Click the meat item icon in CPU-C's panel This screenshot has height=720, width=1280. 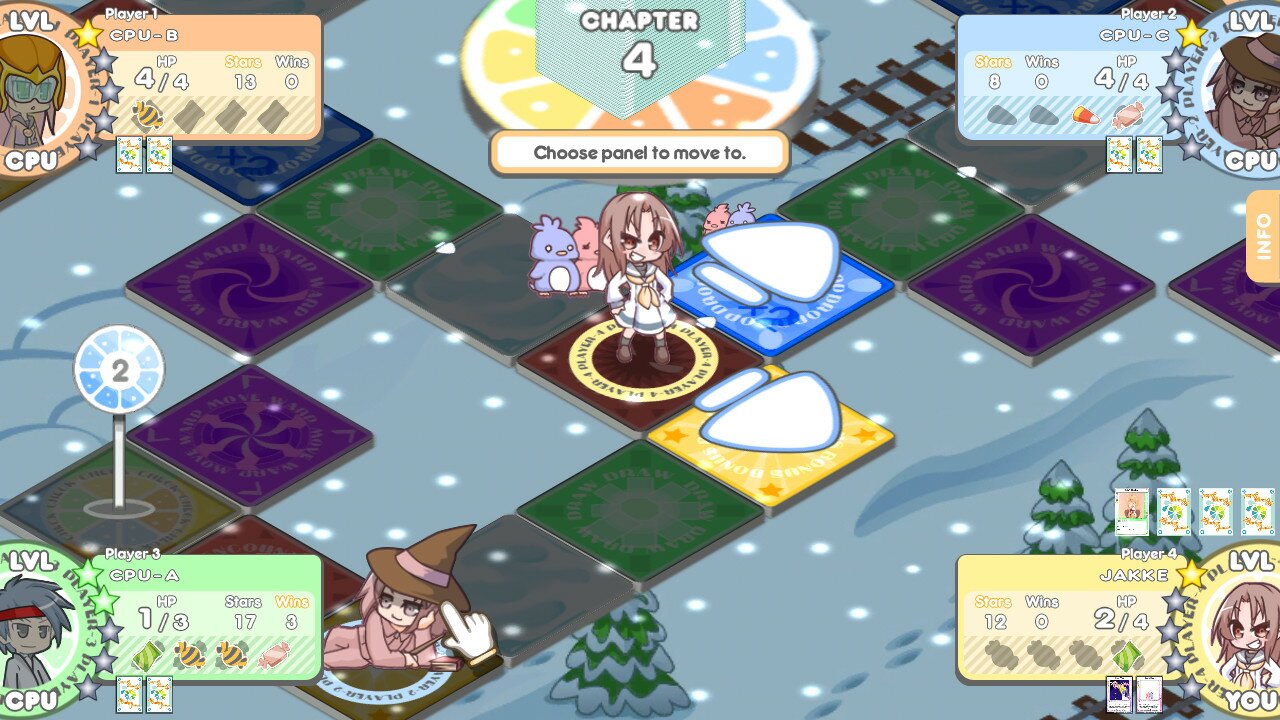(x=1128, y=116)
